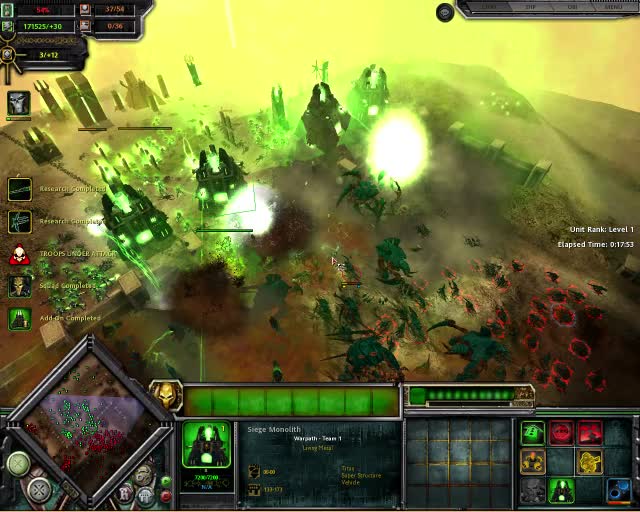
Task: Open the first Research Completed notification
Action: [x=19, y=189]
